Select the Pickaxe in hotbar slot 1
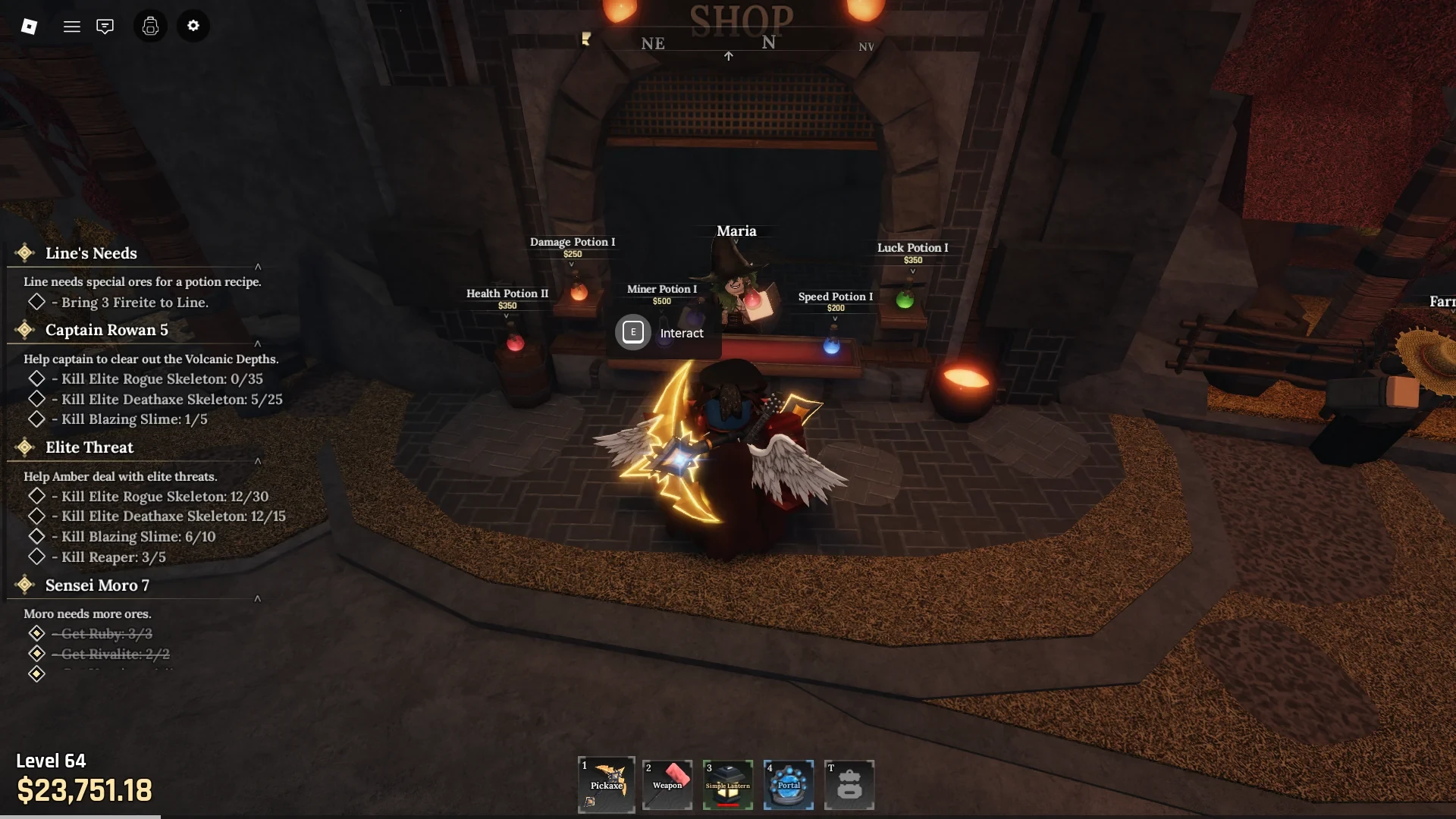 pyautogui.click(x=606, y=784)
